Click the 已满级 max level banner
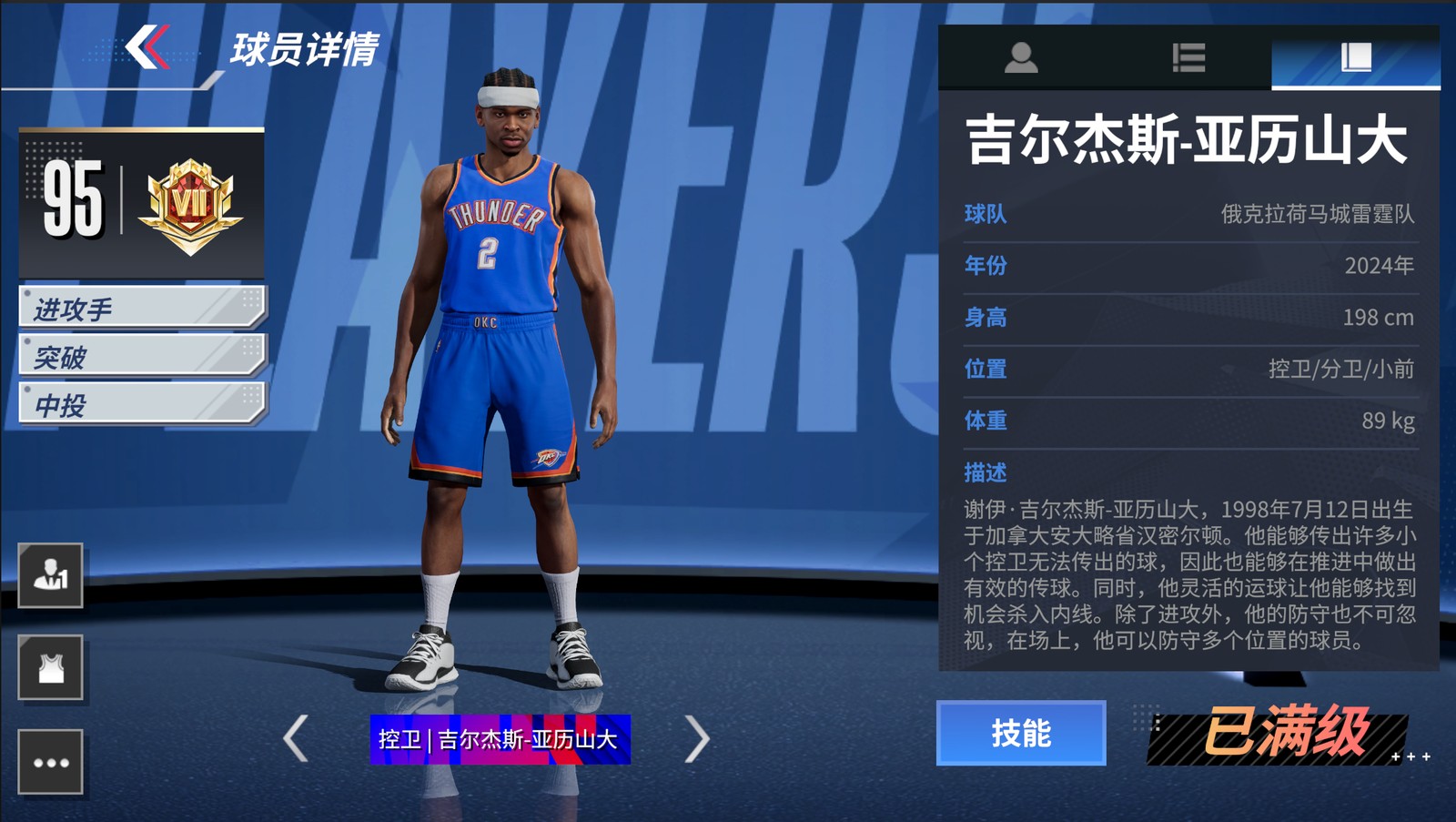Image resolution: width=1456 pixels, height=822 pixels. pos(1283,733)
